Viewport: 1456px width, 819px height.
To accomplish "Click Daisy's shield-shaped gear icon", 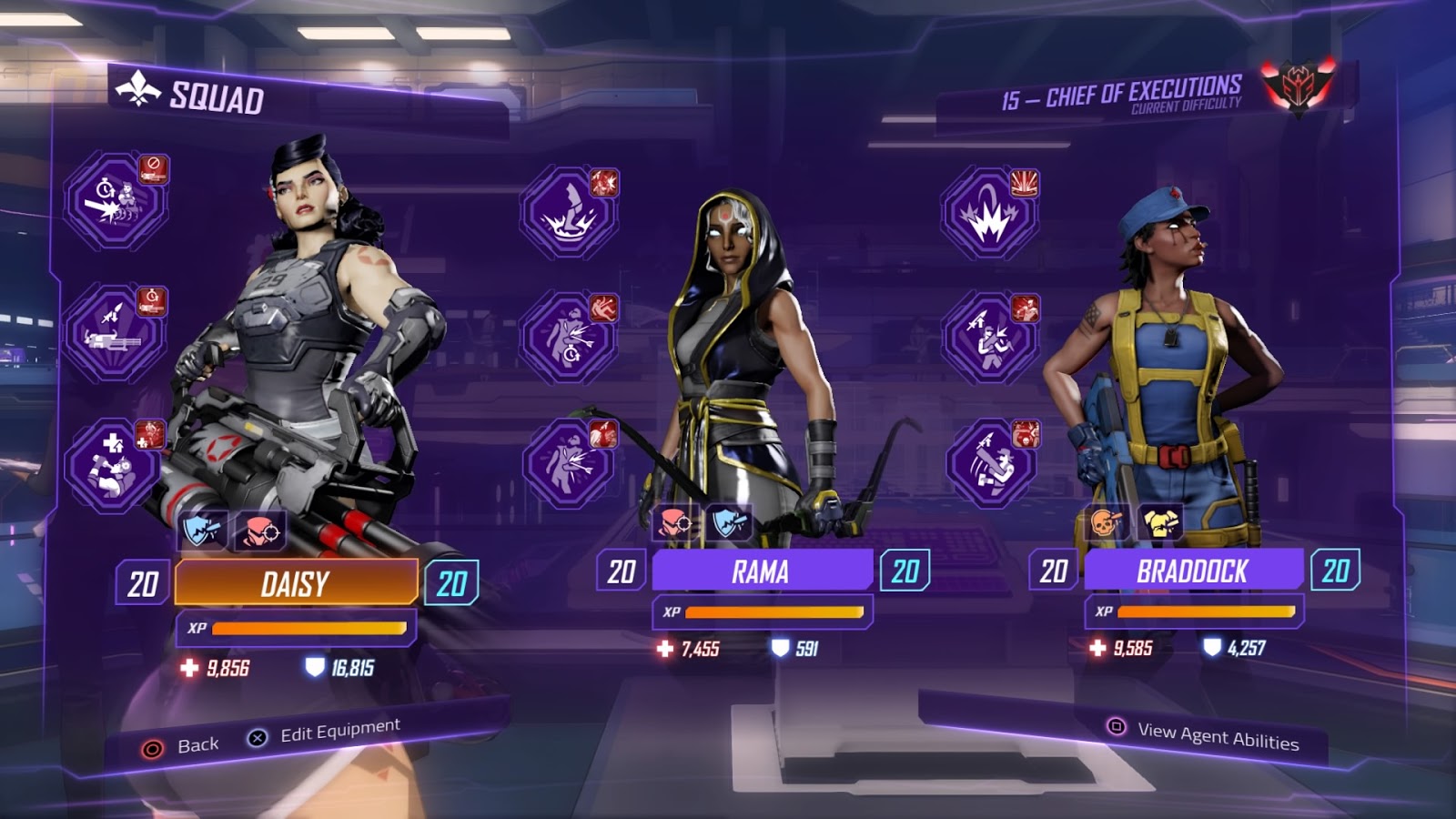I will coord(202,531).
